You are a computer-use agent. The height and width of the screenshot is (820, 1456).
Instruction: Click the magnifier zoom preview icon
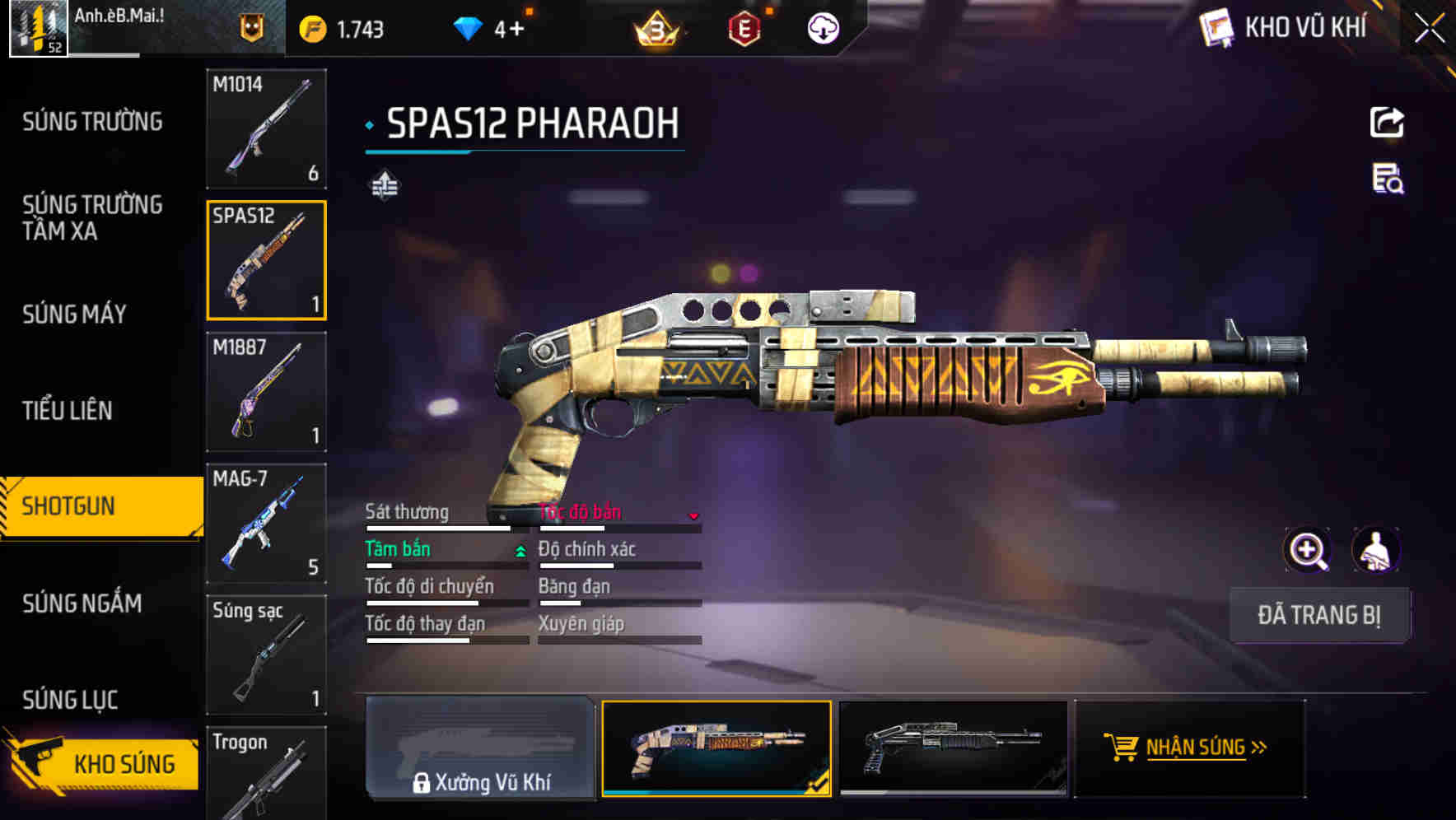(x=1309, y=549)
